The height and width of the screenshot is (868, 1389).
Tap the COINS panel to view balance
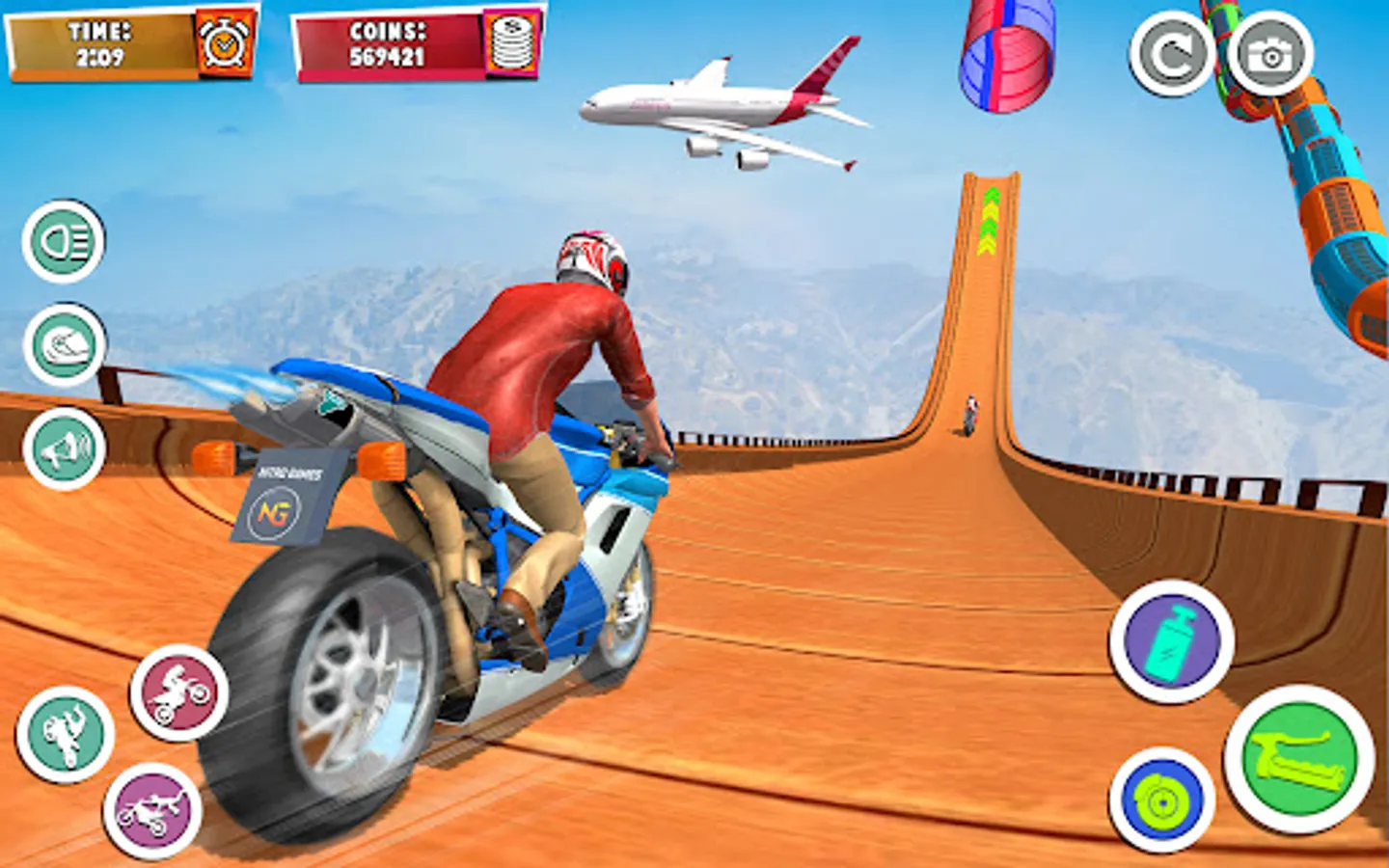click(395, 42)
